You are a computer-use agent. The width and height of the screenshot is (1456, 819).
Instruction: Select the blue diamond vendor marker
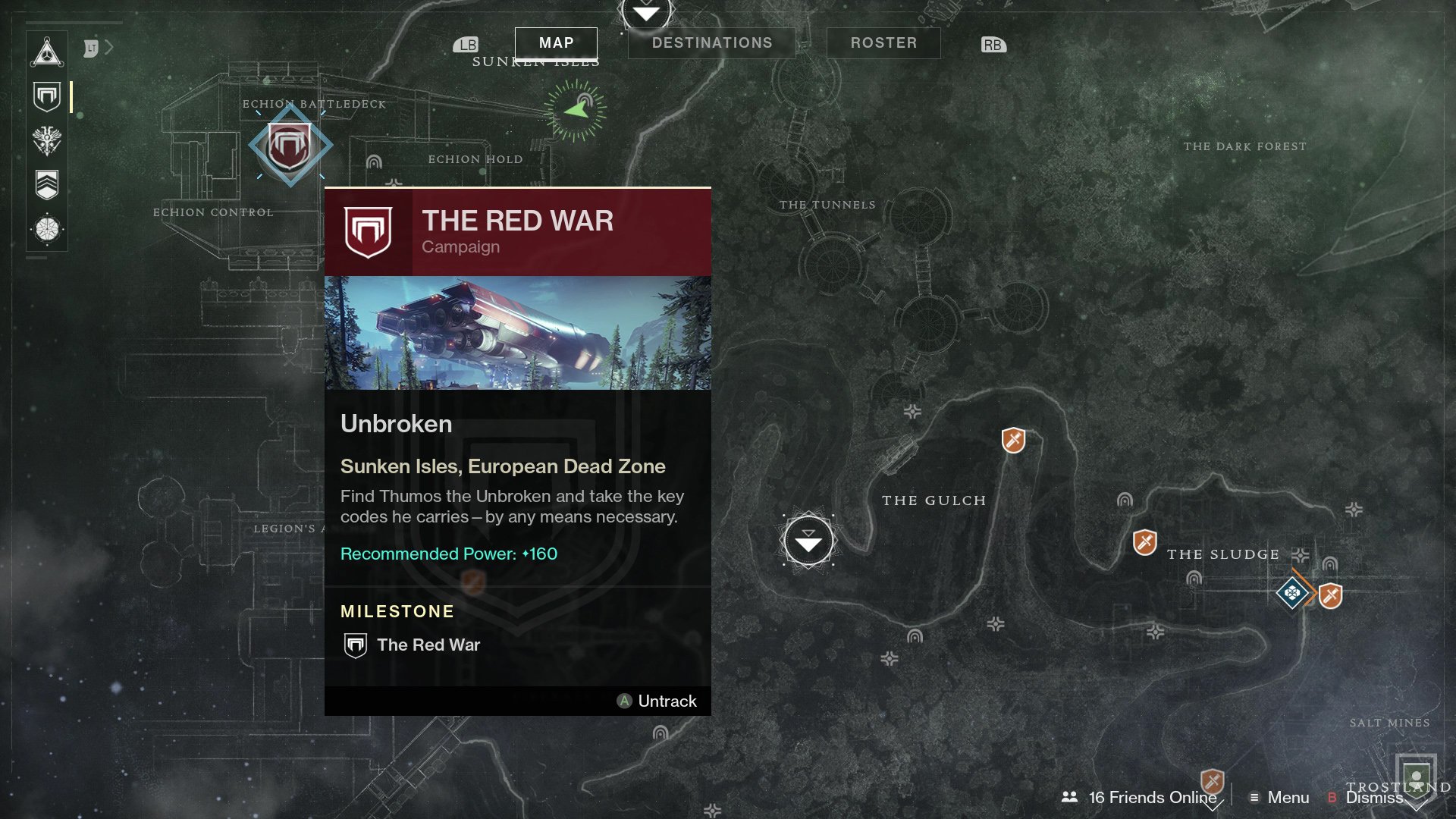[x=1291, y=592]
